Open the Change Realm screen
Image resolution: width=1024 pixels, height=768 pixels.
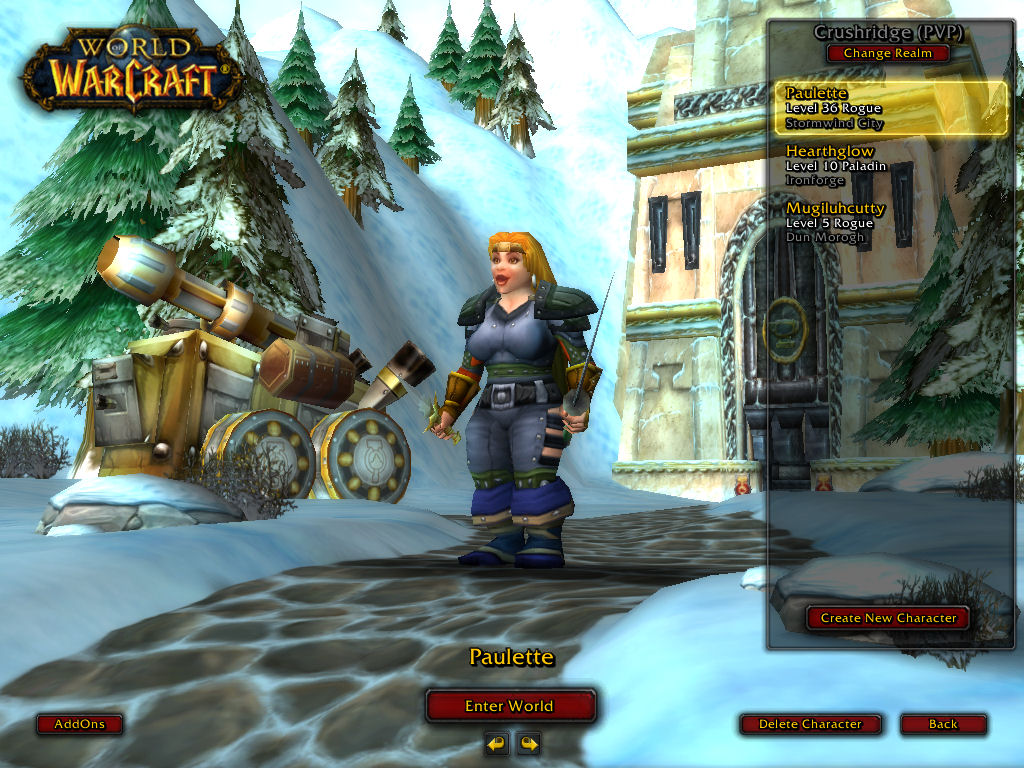pyautogui.click(x=888, y=53)
